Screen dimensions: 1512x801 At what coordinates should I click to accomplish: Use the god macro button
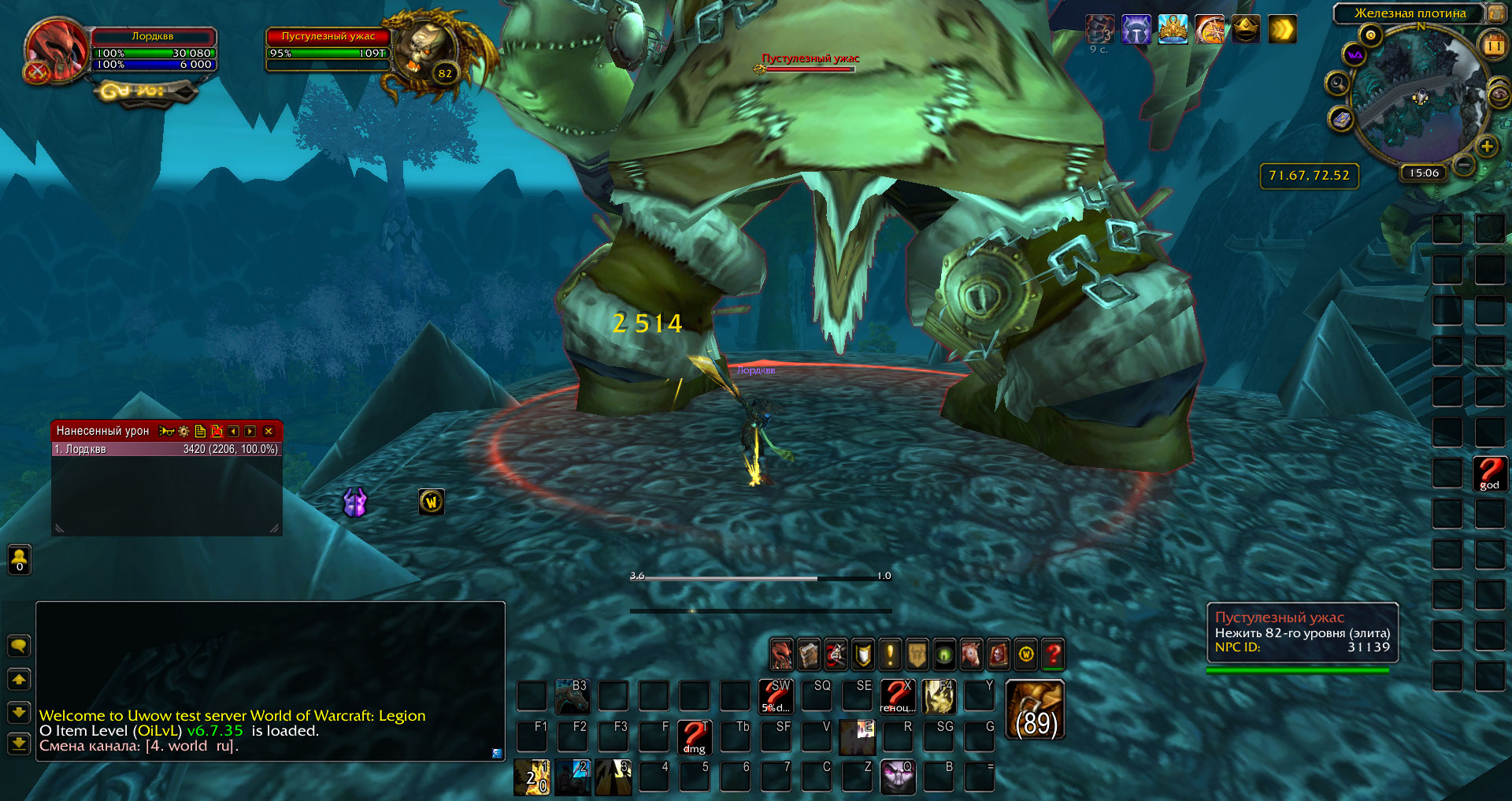point(1489,474)
